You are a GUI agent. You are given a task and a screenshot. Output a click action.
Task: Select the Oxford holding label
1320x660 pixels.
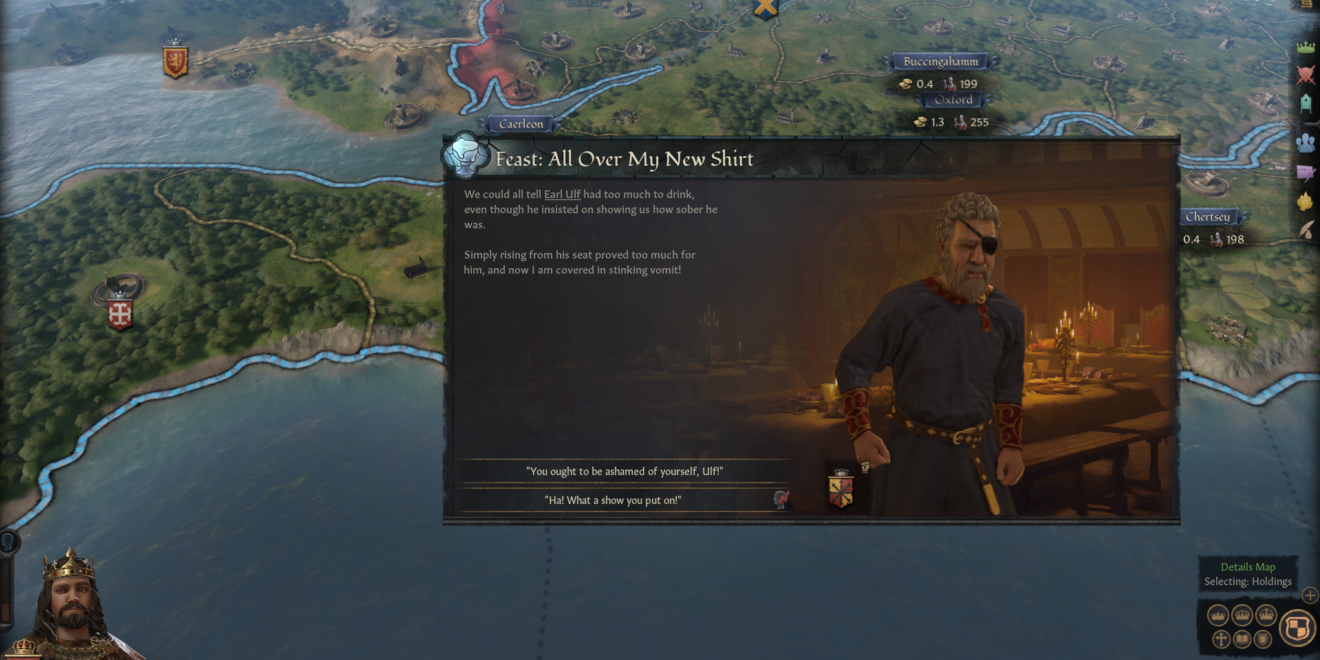tap(953, 100)
